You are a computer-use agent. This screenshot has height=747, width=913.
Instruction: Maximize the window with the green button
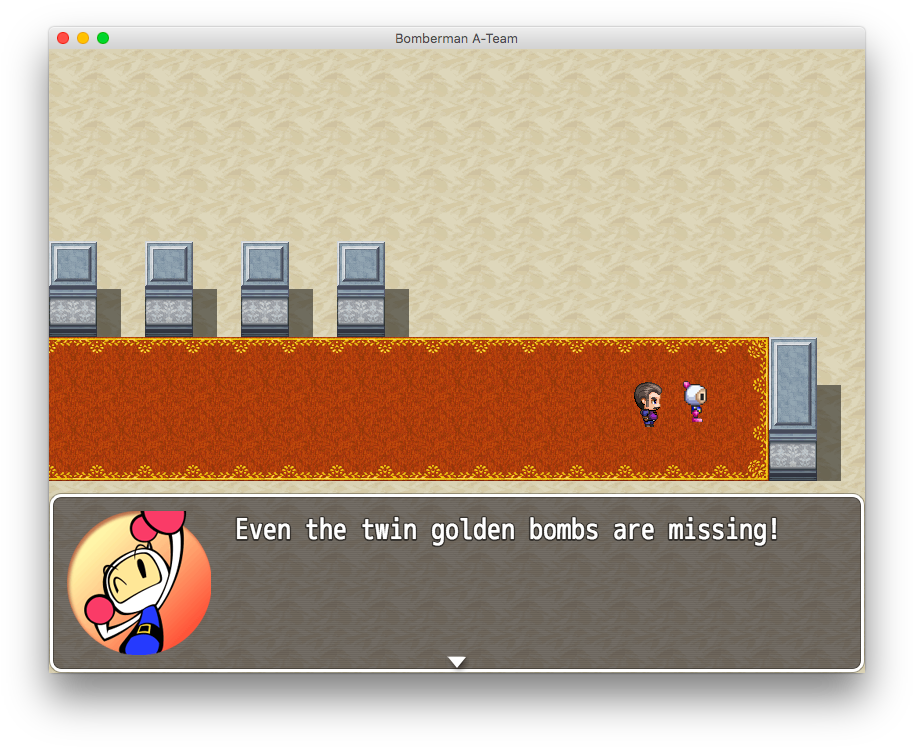[103, 38]
